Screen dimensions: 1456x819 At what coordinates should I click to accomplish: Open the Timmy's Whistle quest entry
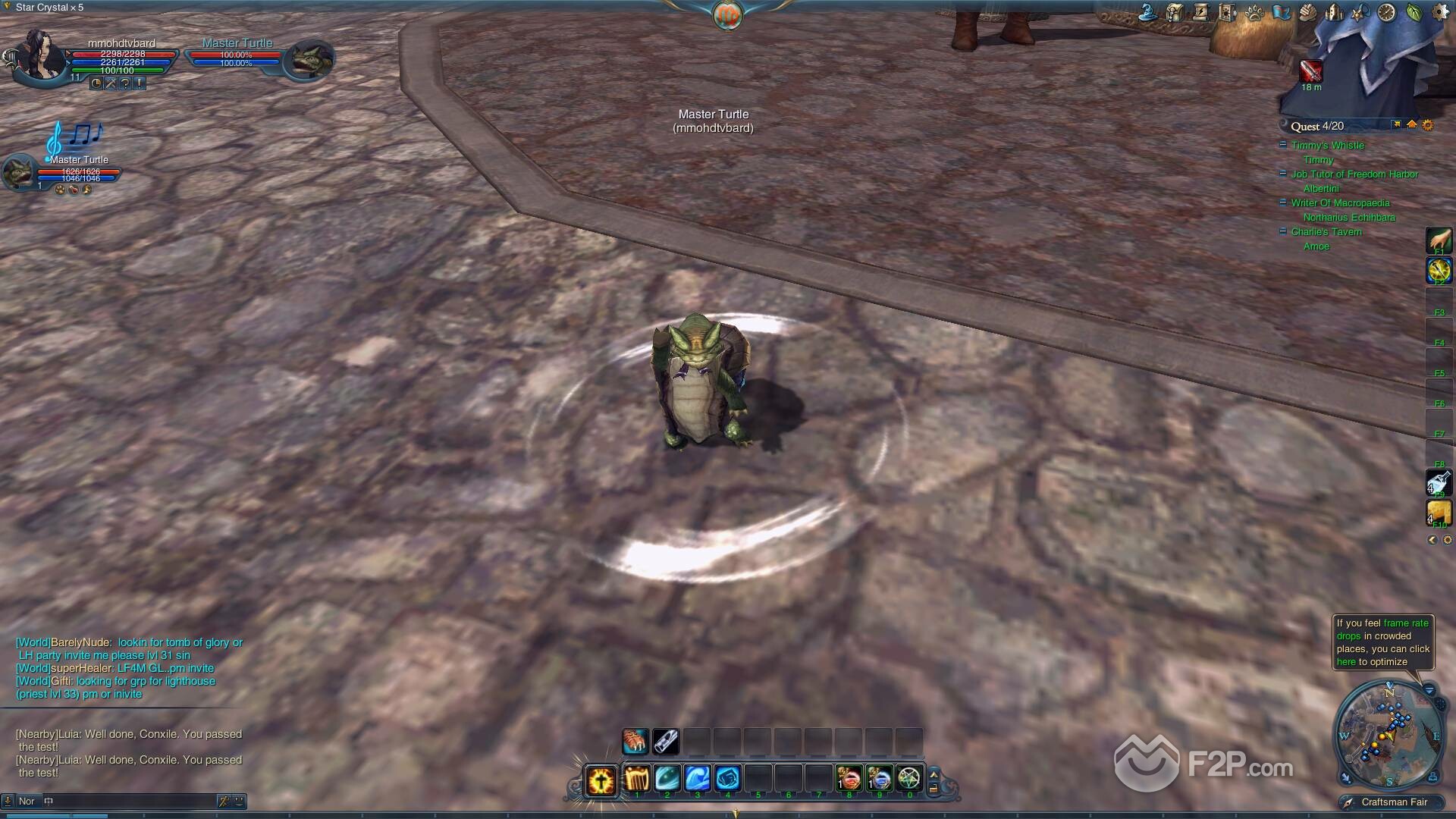[x=1327, y=146]
